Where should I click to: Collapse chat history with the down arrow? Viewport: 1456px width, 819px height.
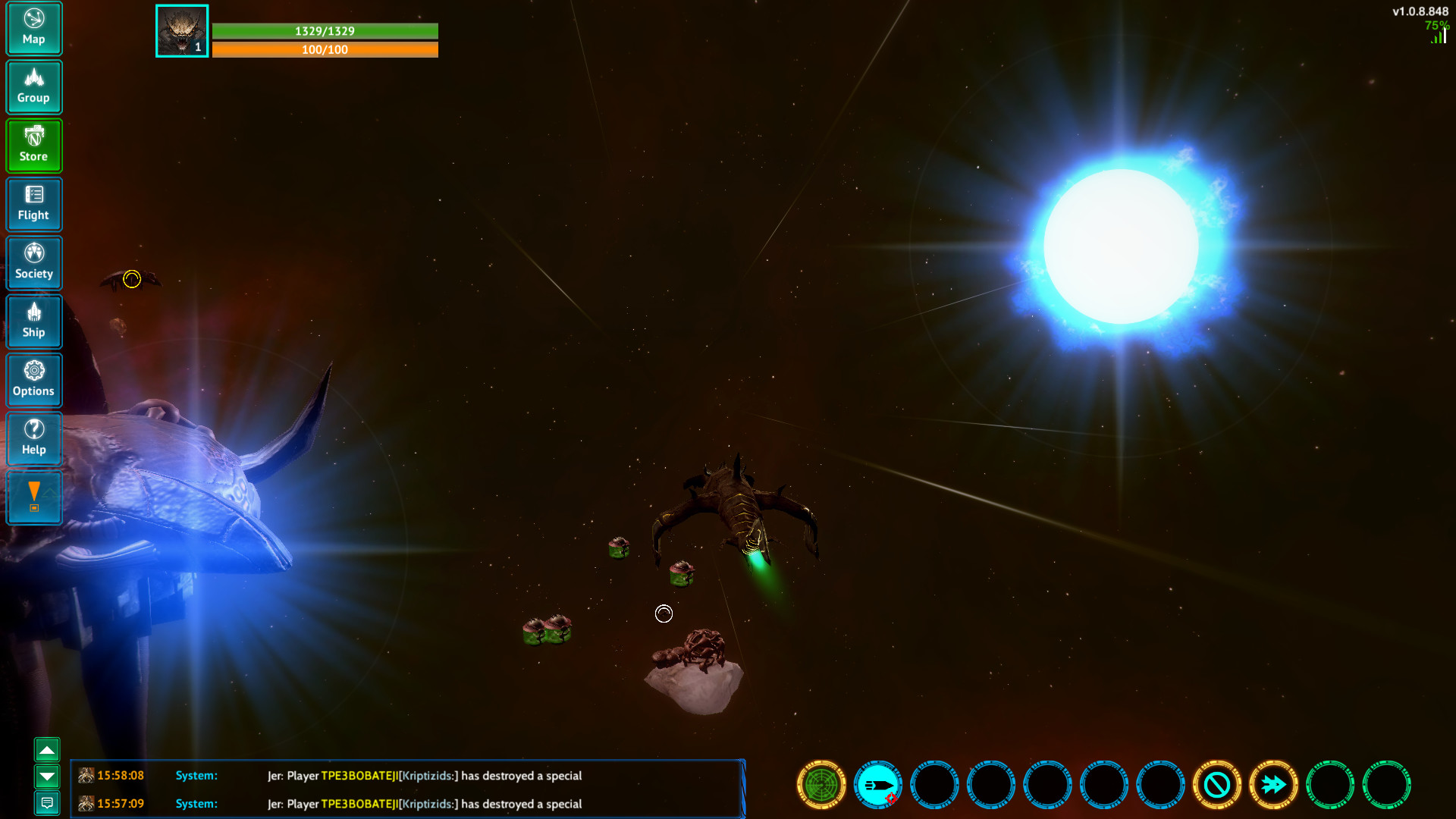pos(48,777)
